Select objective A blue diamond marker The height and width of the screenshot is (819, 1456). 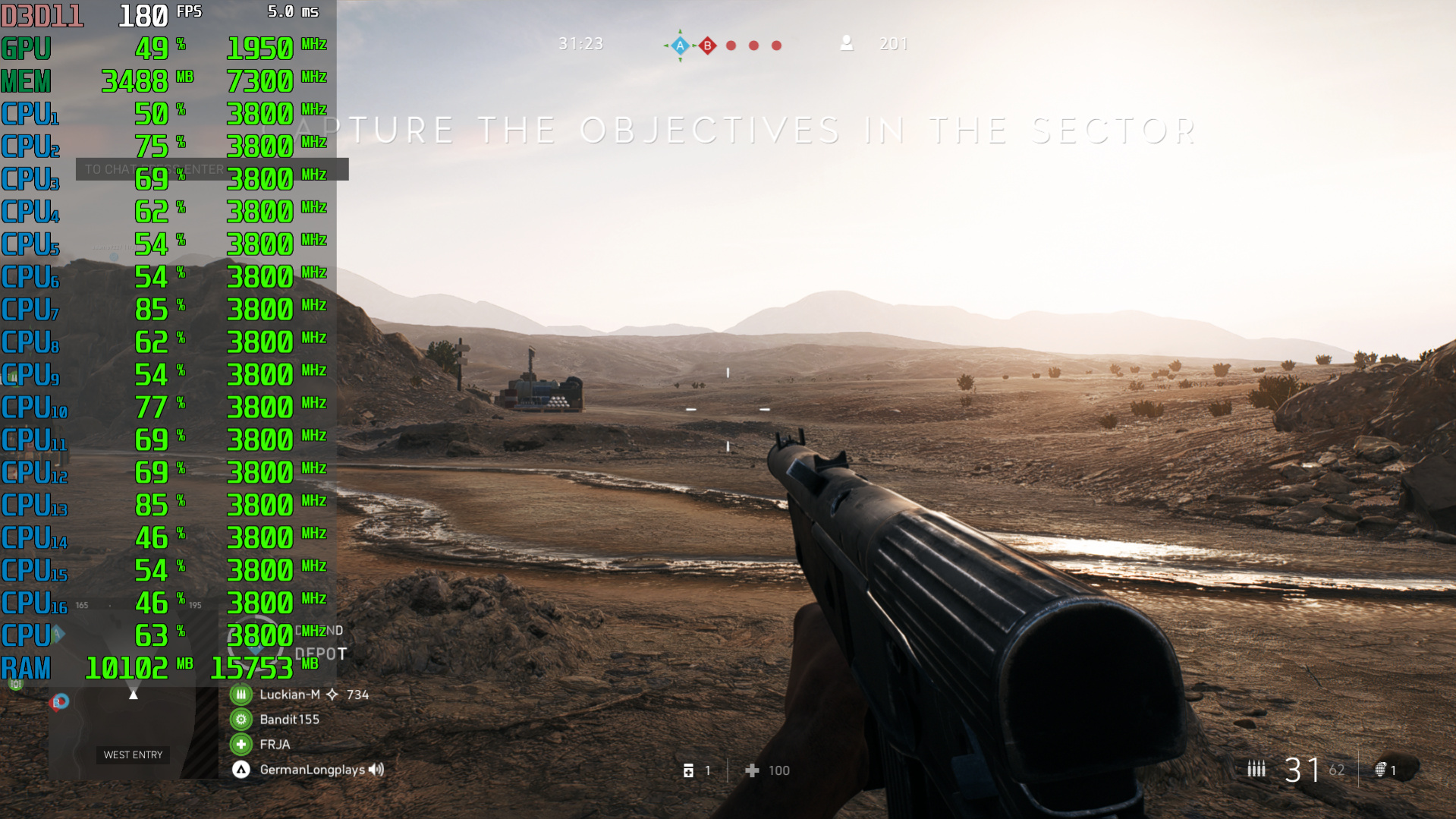(x=679, y=45)
